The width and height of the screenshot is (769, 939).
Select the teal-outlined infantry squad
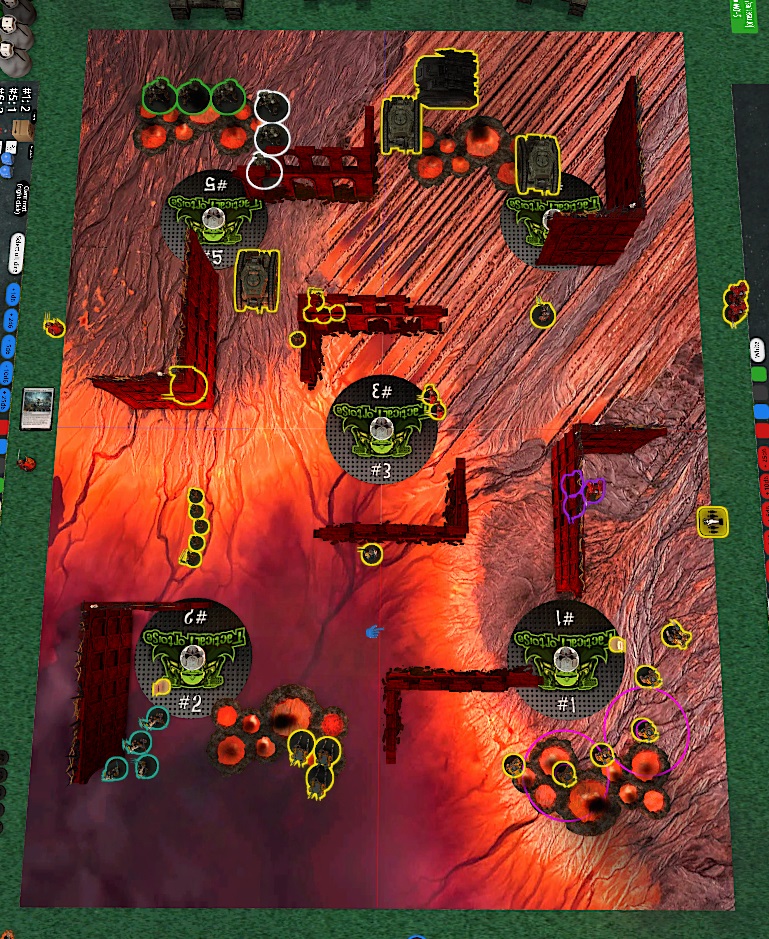click(x=136, y=746)
